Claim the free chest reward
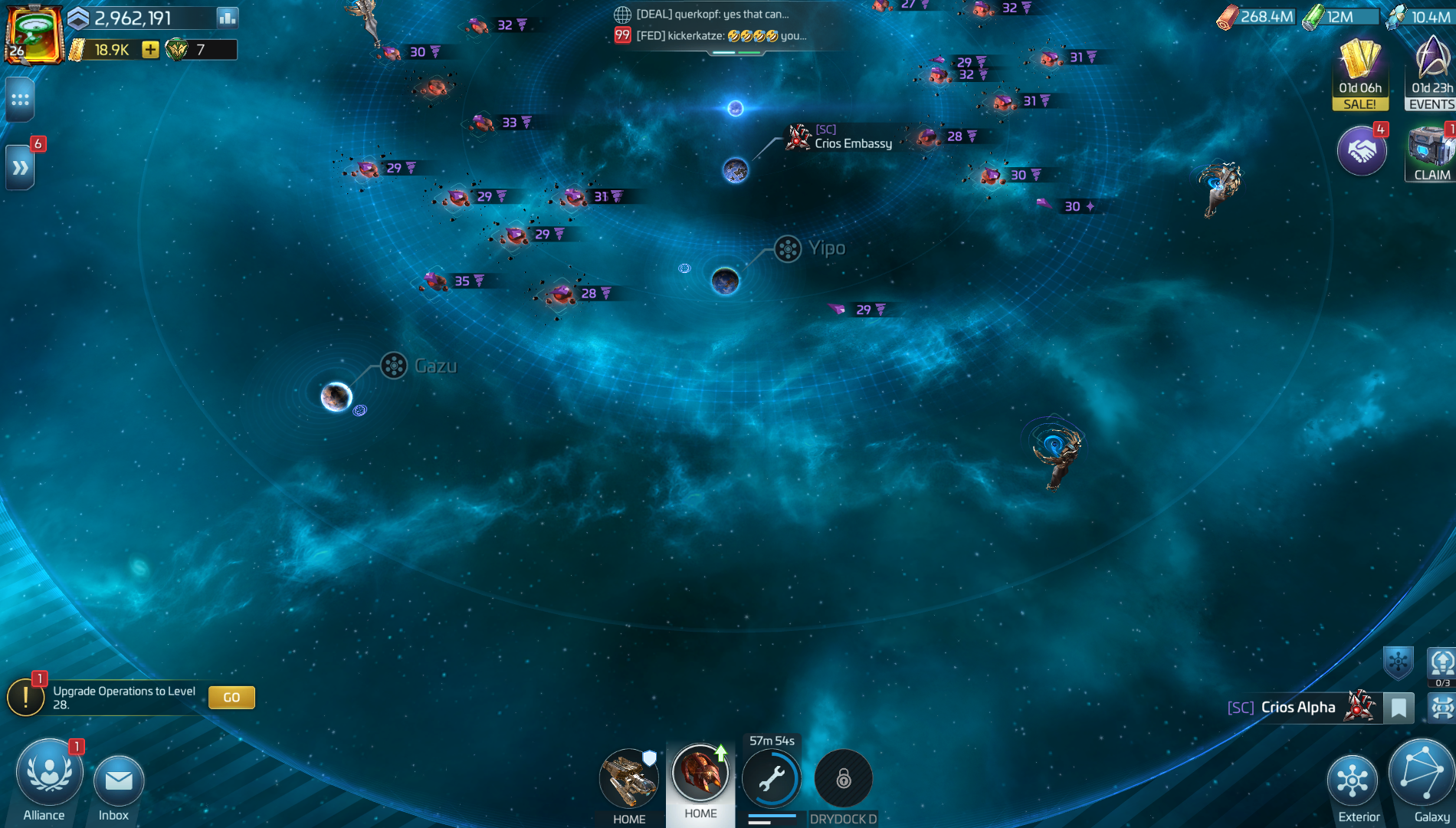 click(1430, 153)
